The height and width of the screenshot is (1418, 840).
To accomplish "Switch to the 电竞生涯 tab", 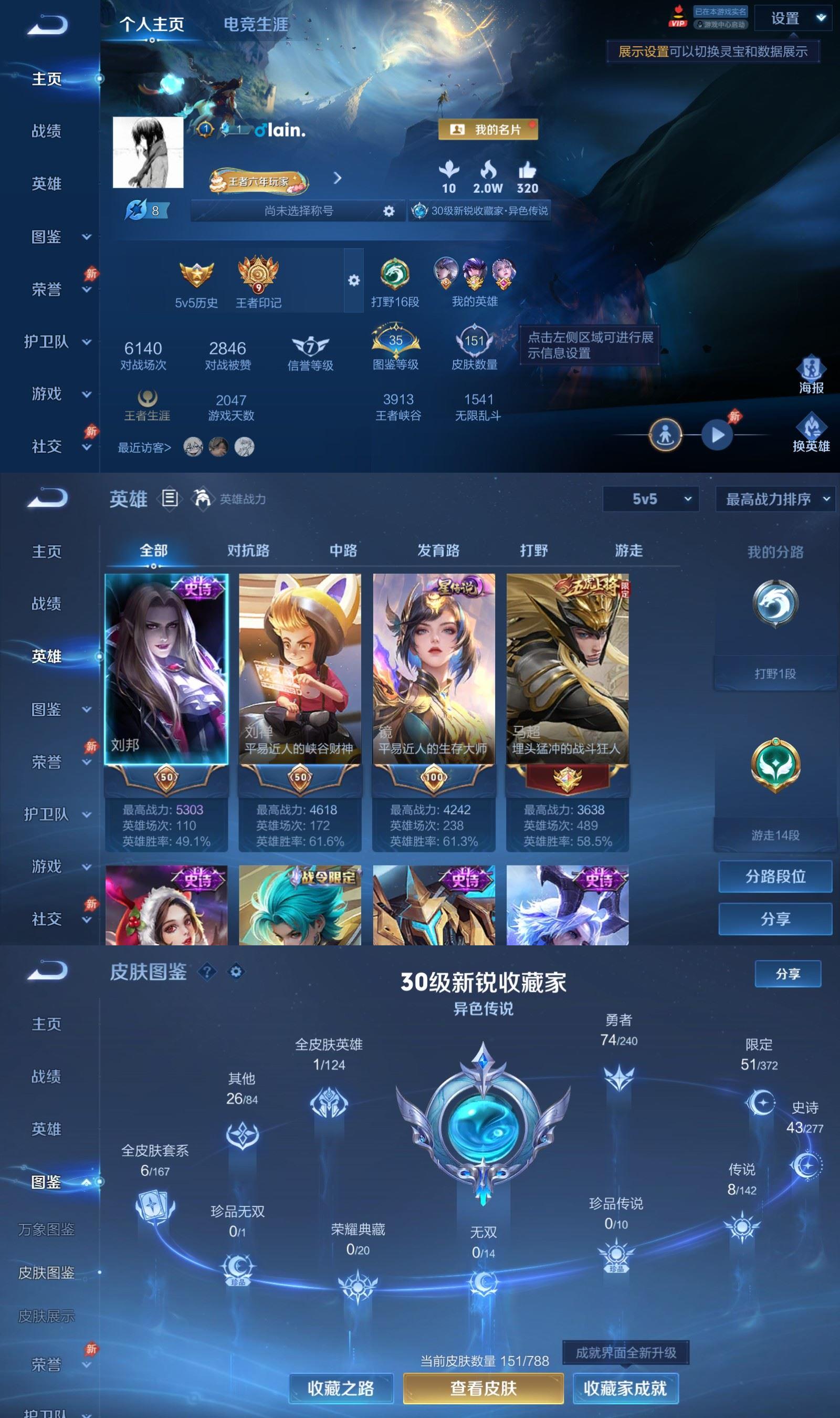I will 256,25.
